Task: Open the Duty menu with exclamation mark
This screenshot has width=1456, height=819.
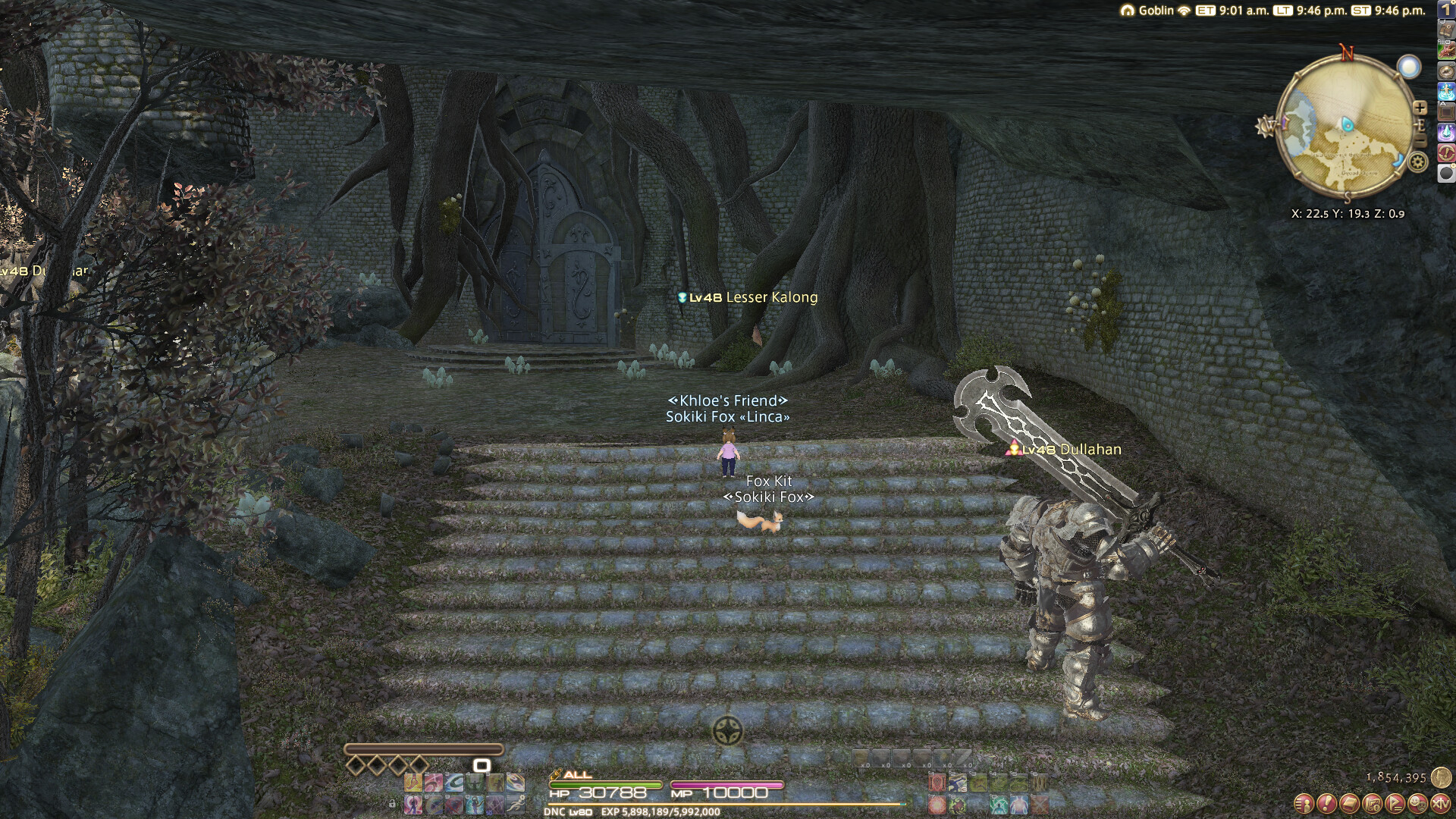Action: (x=1326, y=803)
